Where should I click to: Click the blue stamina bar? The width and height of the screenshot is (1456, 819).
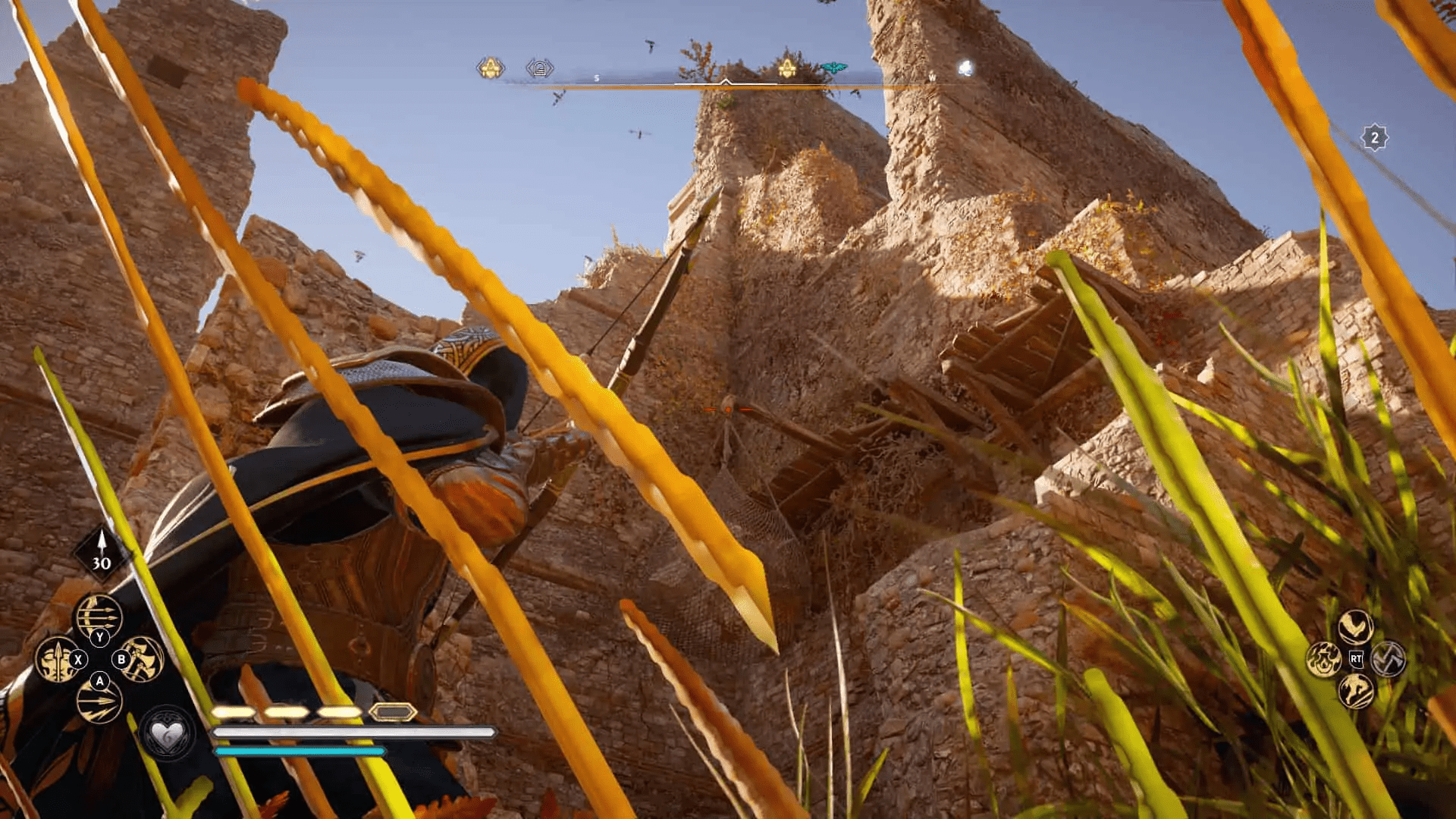point(303,751)
